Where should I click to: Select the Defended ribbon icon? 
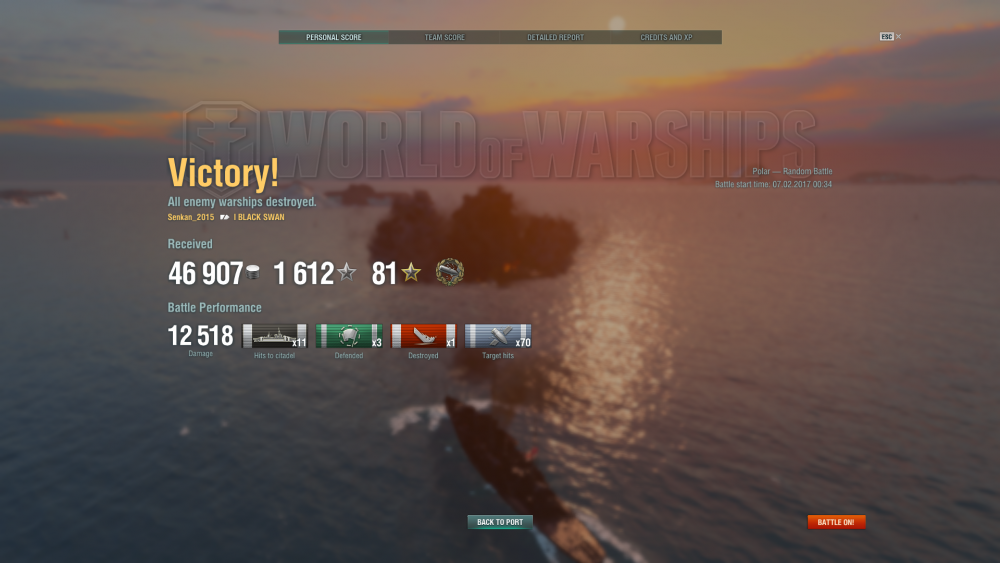coord(349,337)
